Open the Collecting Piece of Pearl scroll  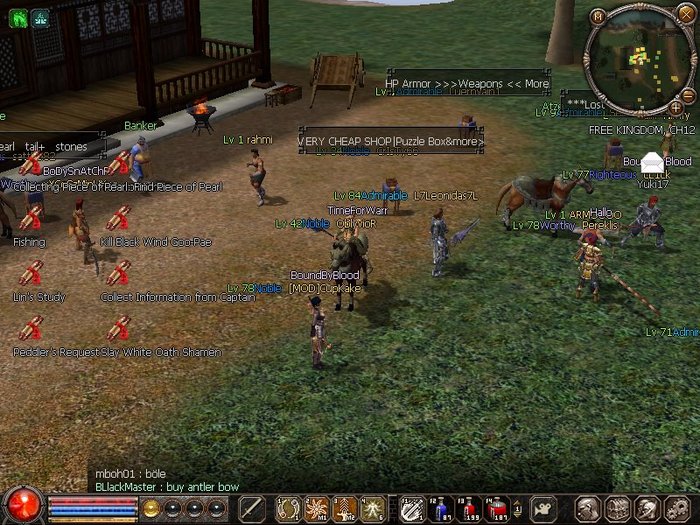click(30, 164)
